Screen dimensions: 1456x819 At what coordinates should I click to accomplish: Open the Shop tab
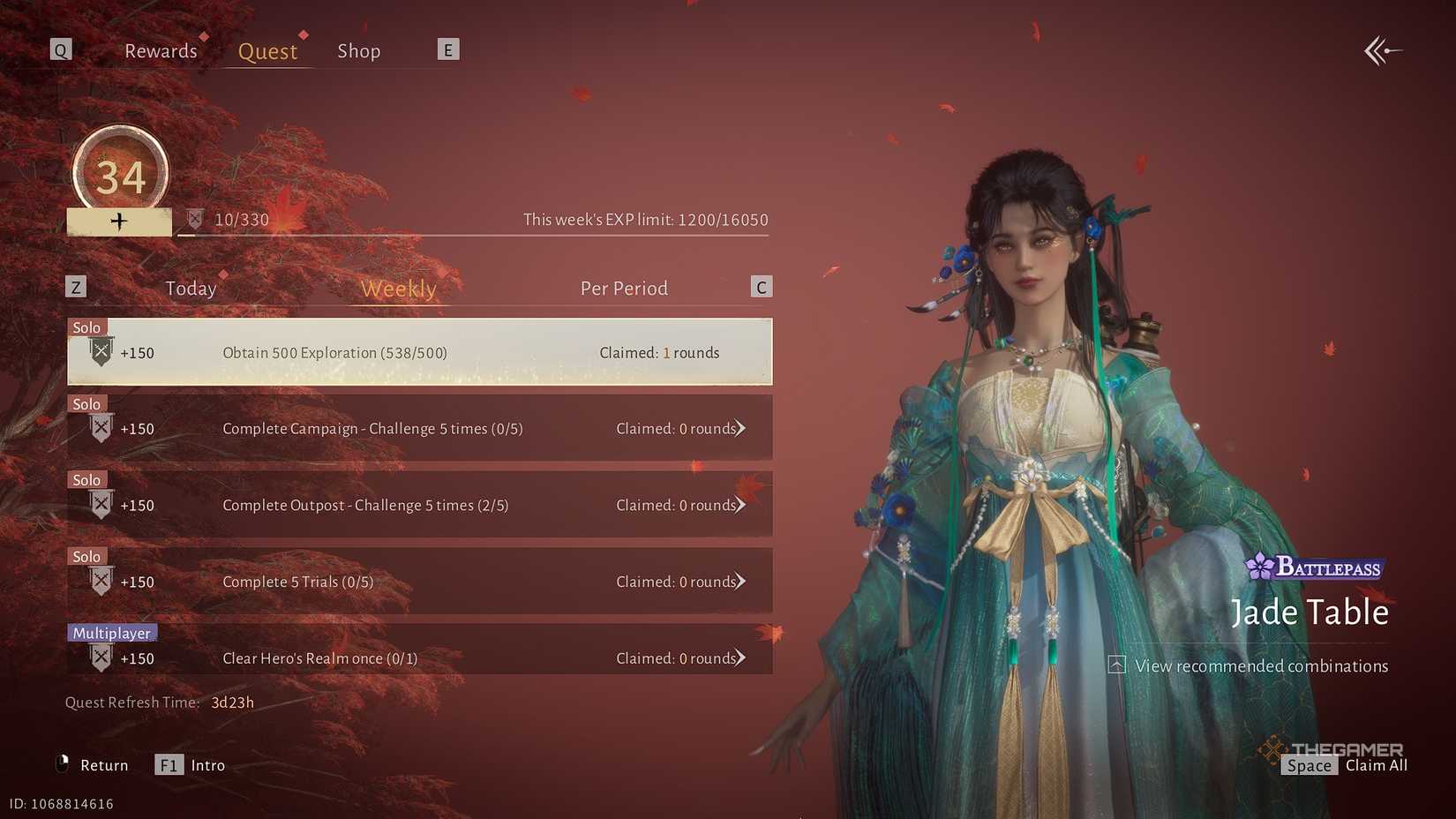[x=358, y=50]
